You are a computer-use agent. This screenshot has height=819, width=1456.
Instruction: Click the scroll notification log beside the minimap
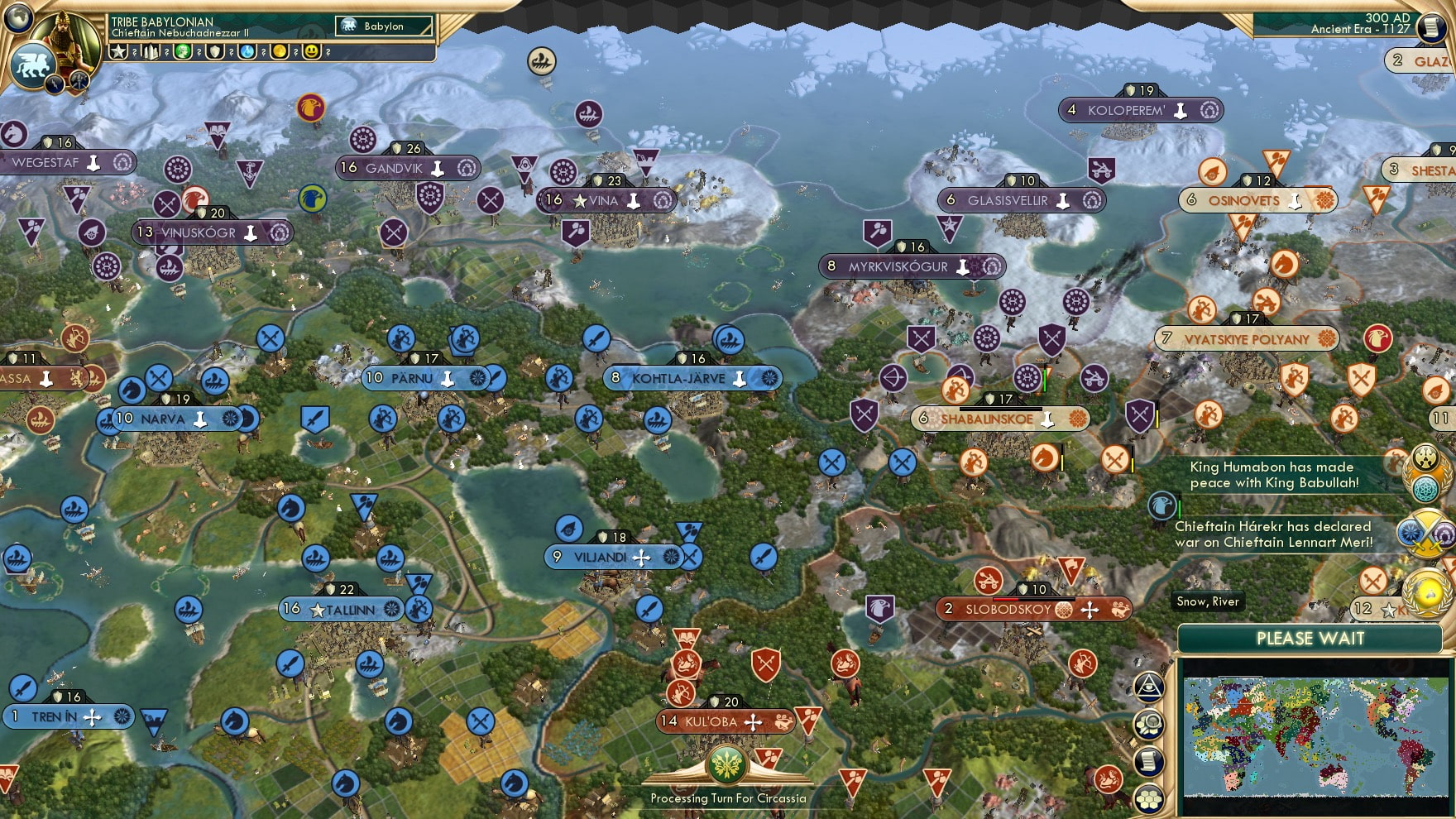pyautogui.click(x=1150, y=759)
